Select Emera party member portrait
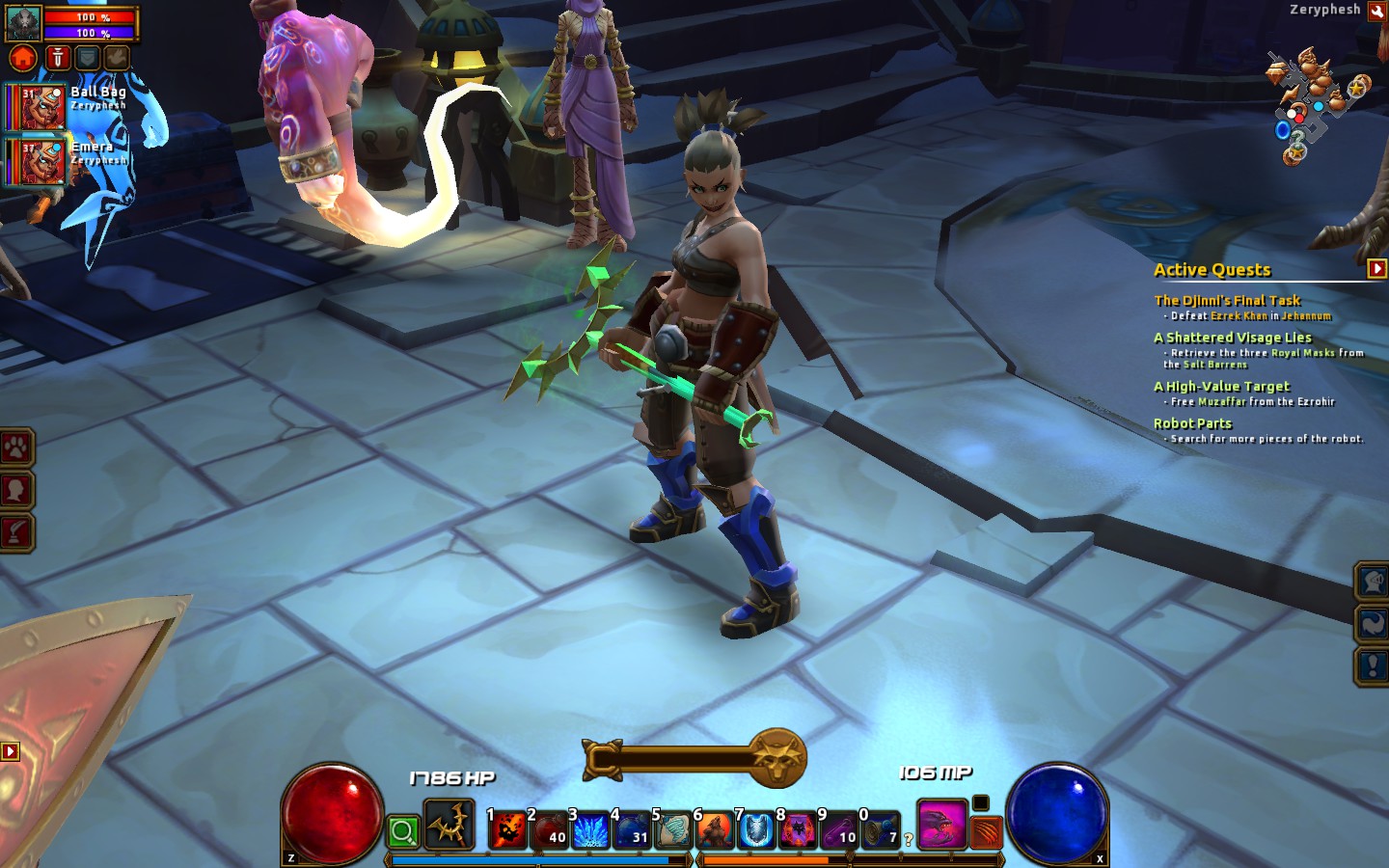Screen dimensions: 1389x868 [41, 161]
